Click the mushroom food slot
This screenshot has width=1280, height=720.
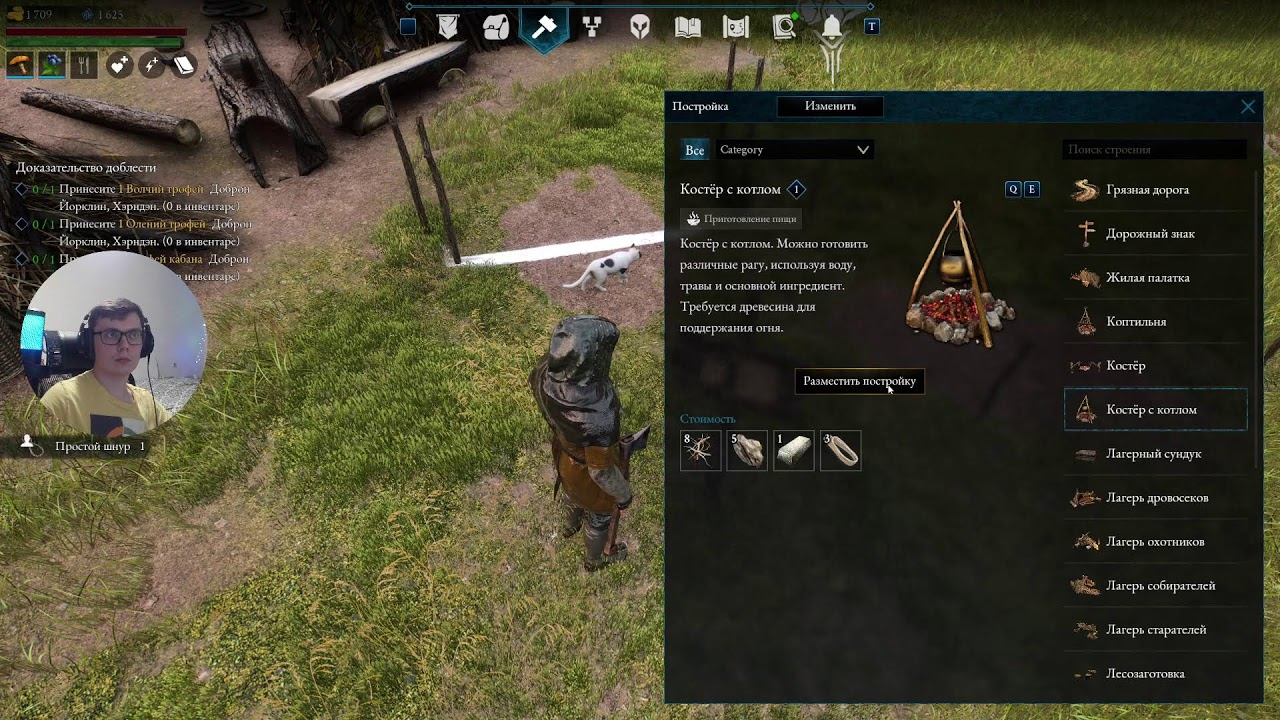pyautogui.click(x=19, y=65)
